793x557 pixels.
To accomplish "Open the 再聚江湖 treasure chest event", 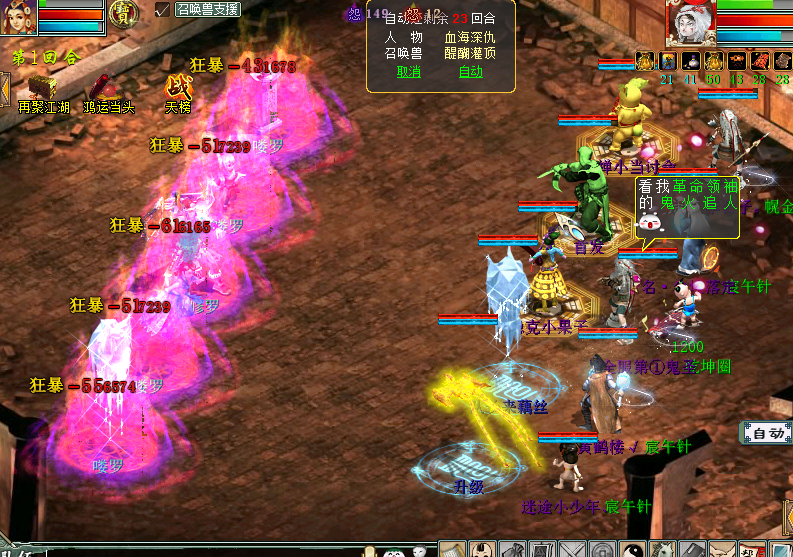I will click(x=43, y=86).
